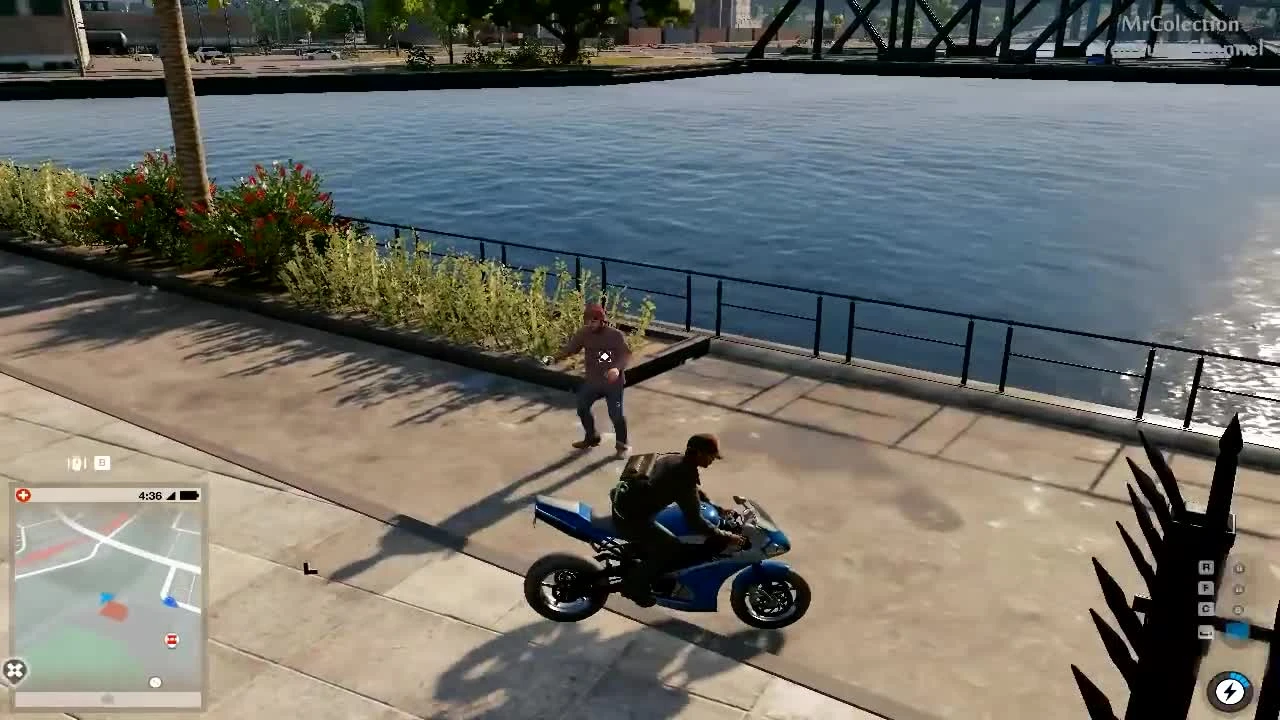Click the 4:36 clock on the minimap
The height and width of the screenshot is (720, 1280).
point(150,496)
